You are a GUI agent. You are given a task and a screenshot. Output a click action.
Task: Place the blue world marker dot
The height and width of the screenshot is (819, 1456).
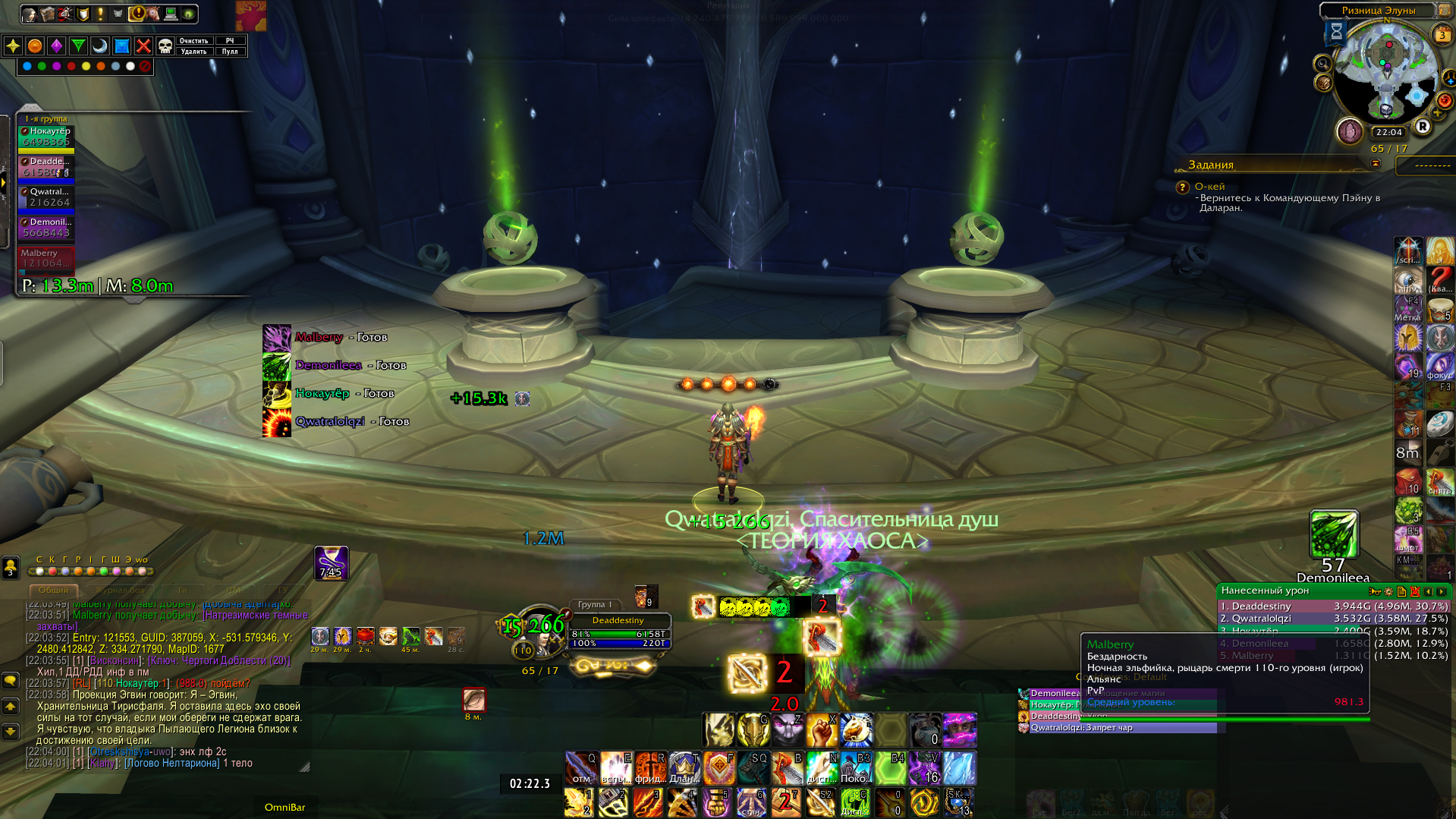[x=27, y=67]
